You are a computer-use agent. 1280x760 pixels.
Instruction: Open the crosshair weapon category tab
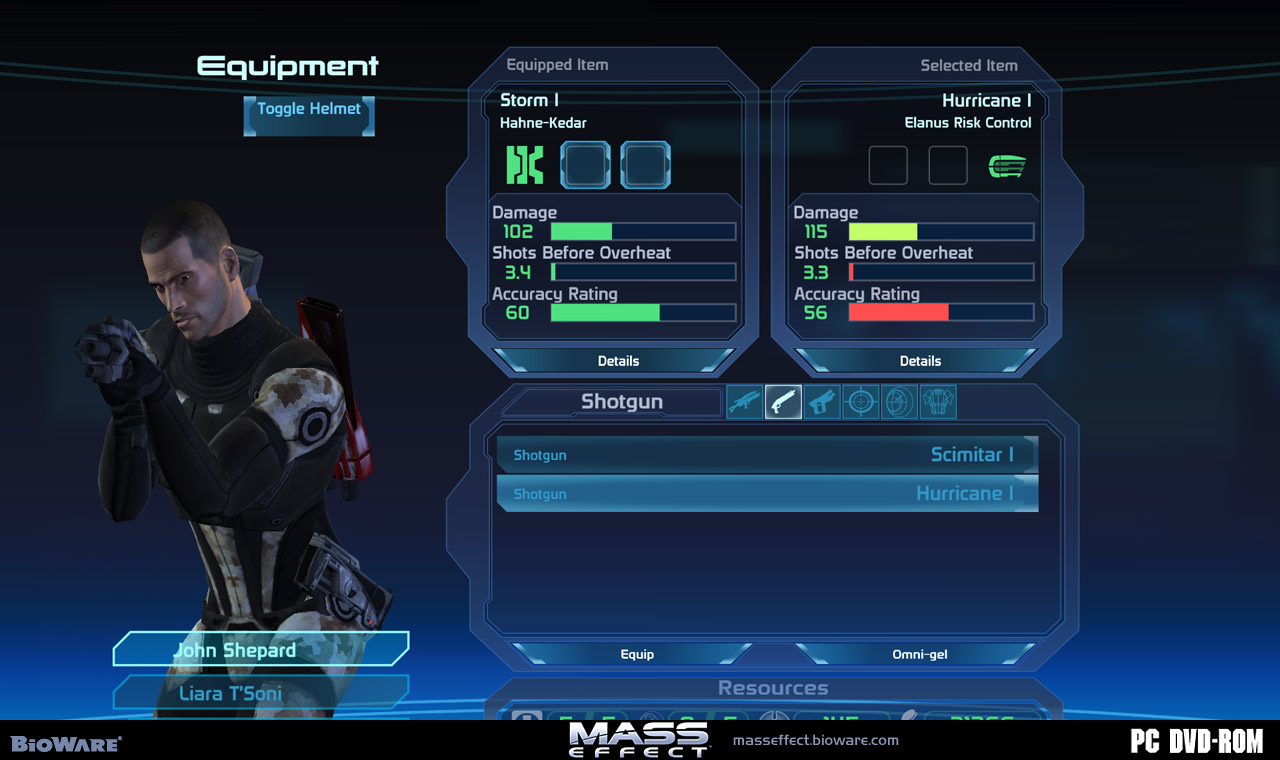pyautogui.click(x=861, y=402)
